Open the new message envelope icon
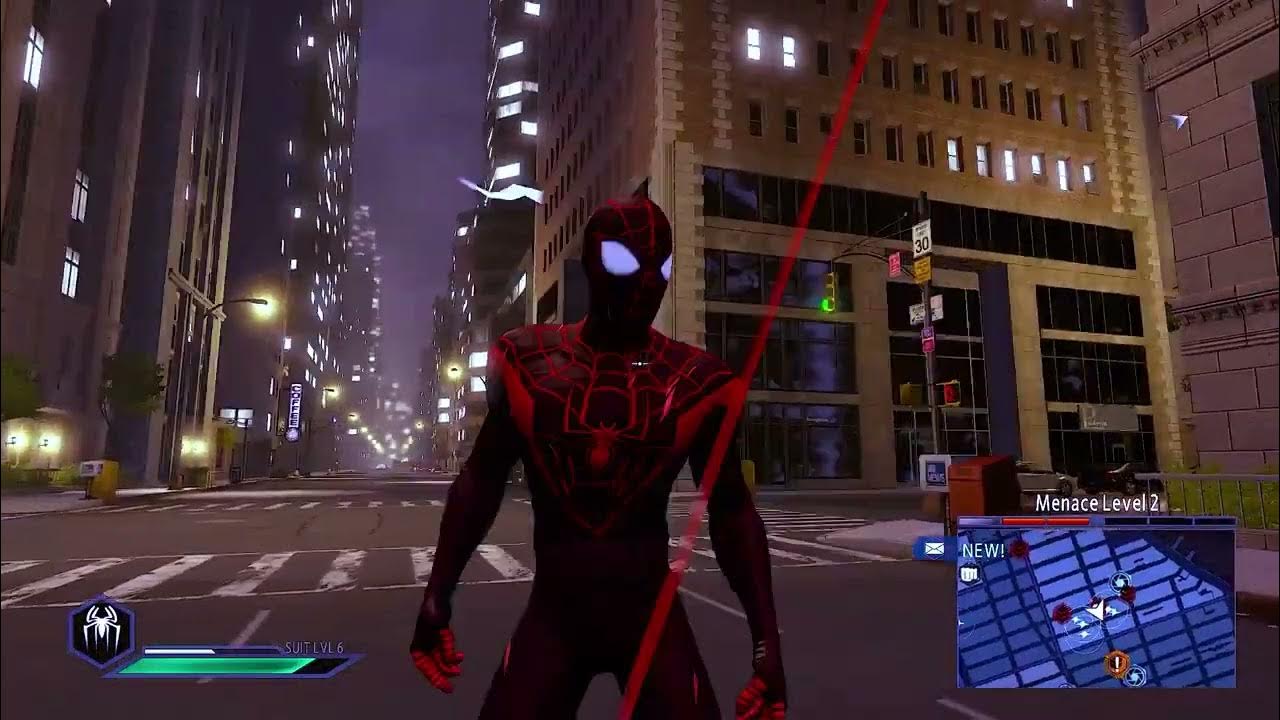The image size is (1280, 720). tap(933, 548)
